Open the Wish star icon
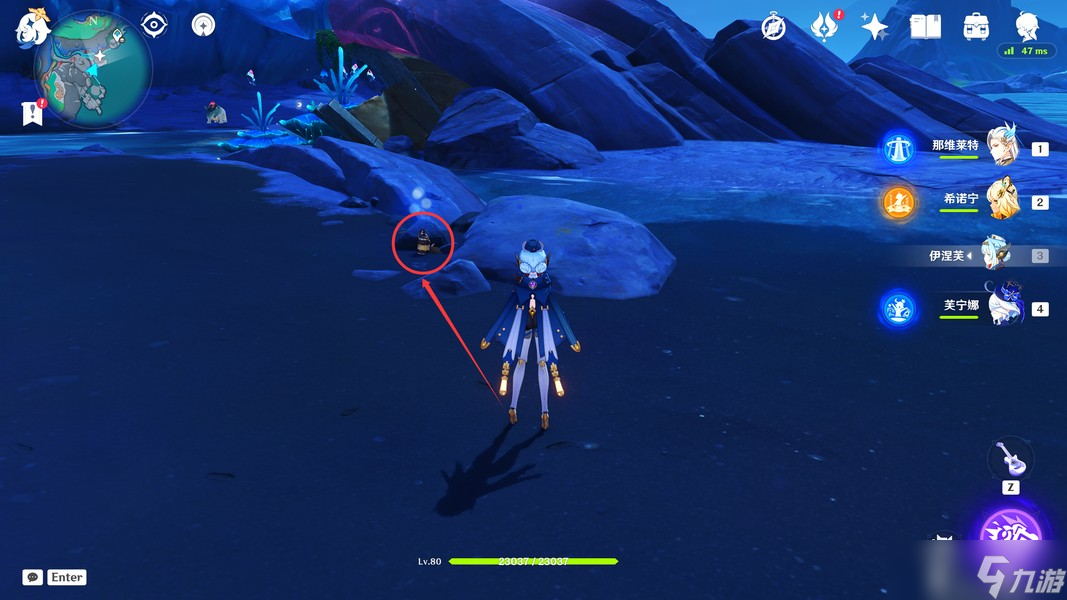 (x=875, y=27)
